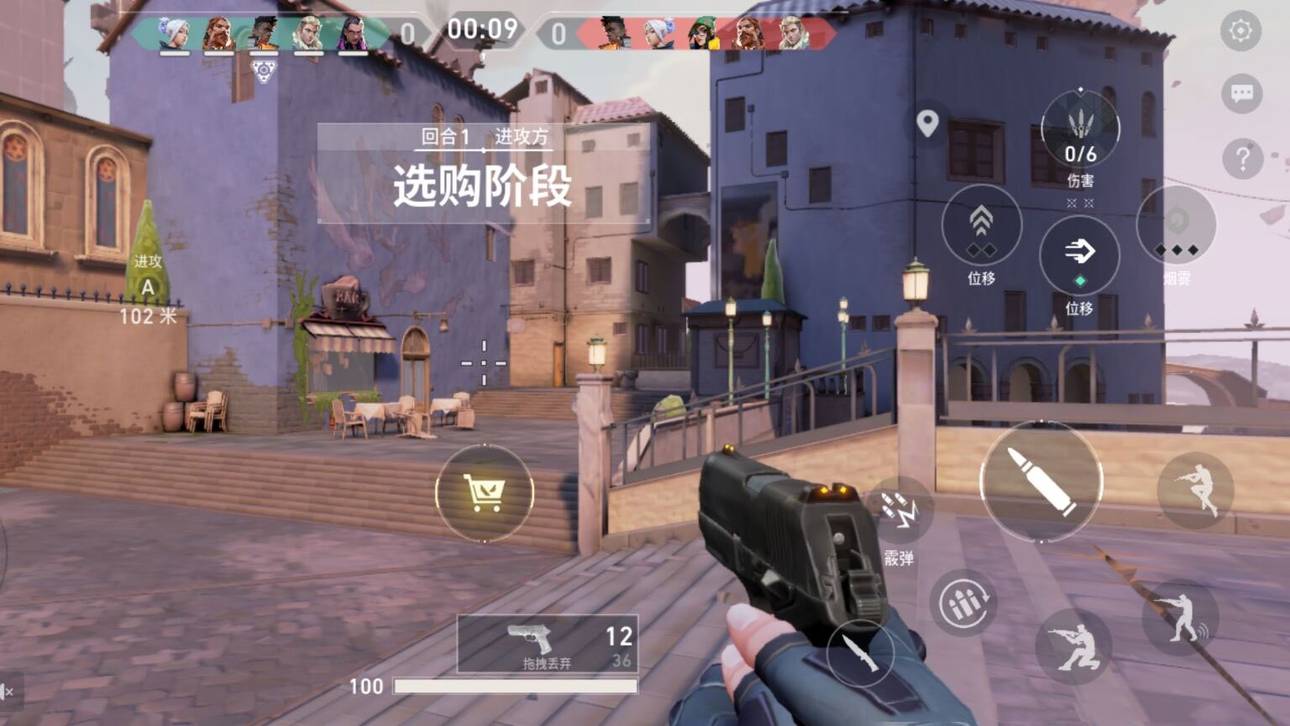Tap the question mark help icon
Image resolution: width=1290 pixels, height=726 pixels.
click(1241, 155)
